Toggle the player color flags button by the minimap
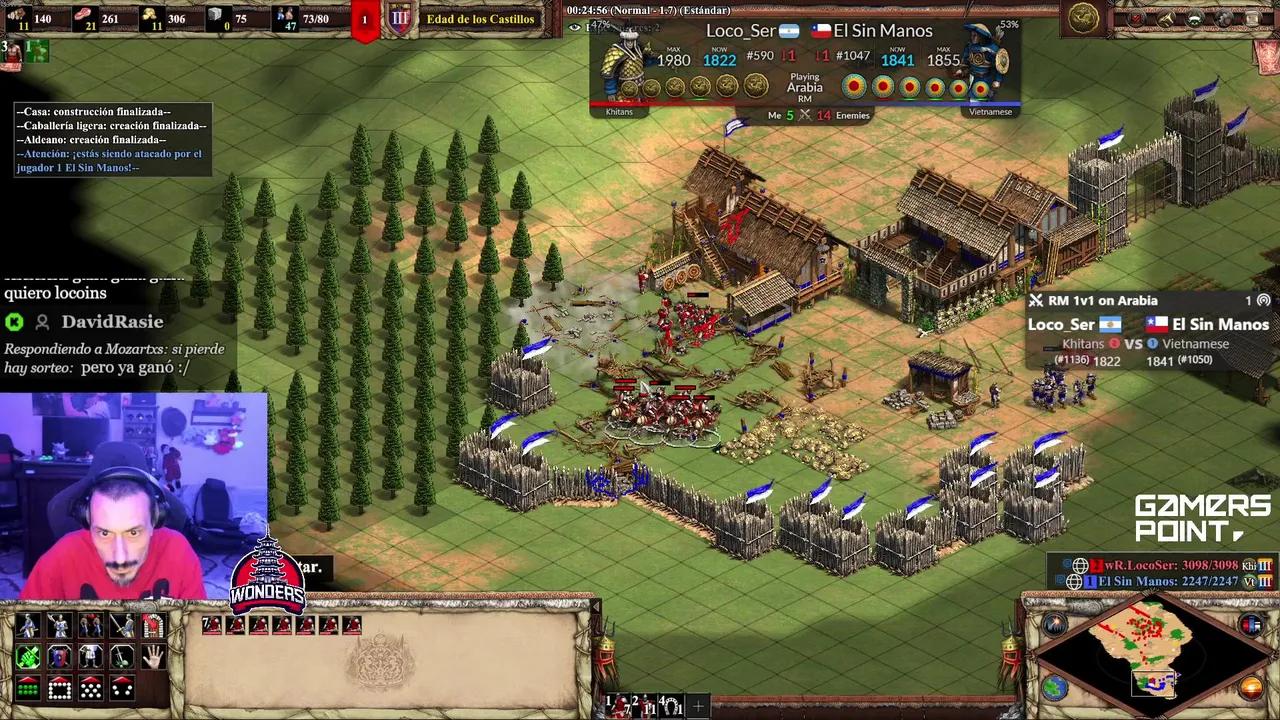 click(x=1251, y=625)
